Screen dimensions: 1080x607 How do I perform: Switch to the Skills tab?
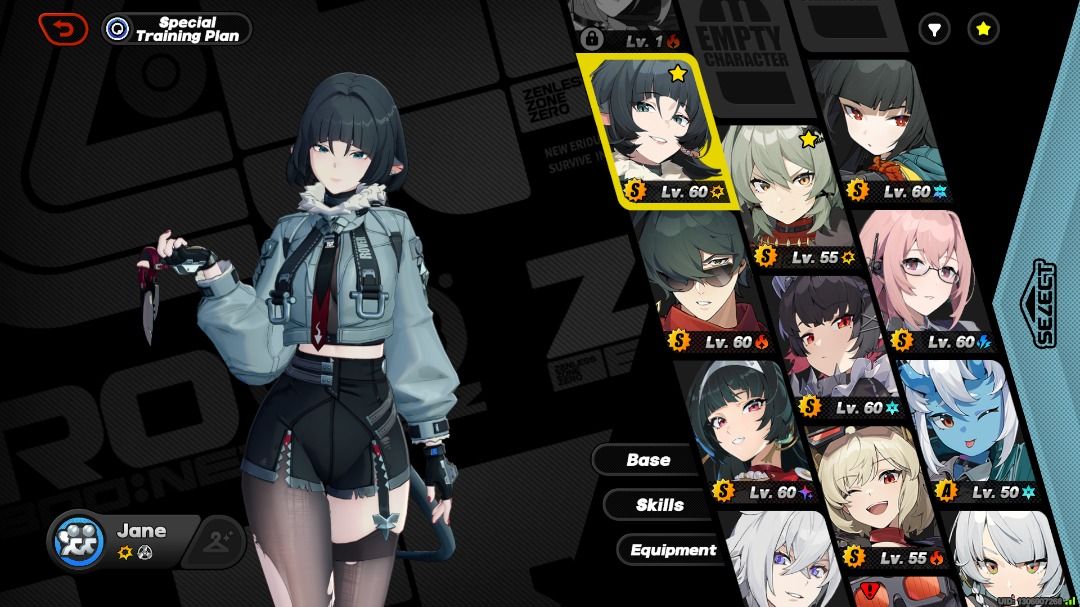point(659,505)
